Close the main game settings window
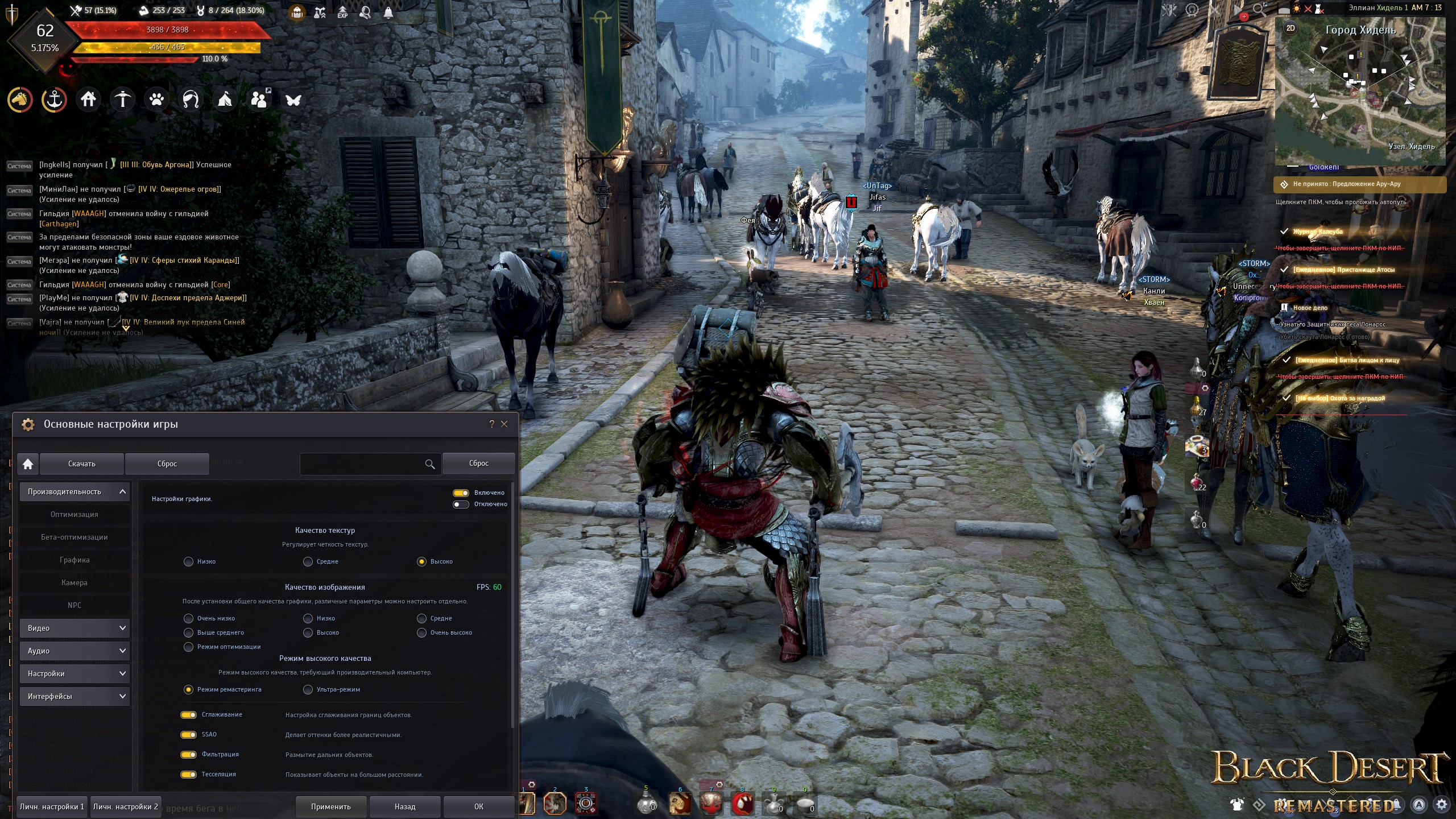1456x819 pixels. (504, 424)
